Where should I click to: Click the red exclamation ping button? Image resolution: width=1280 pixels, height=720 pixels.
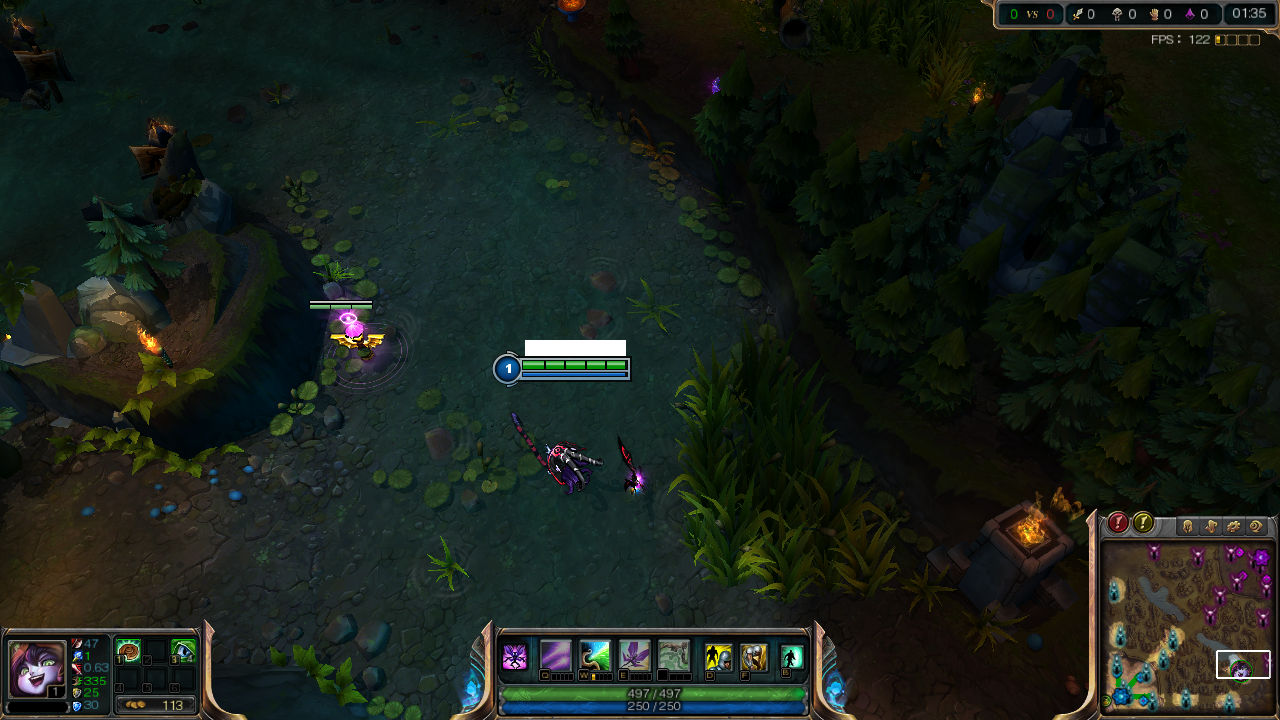(1118, 523)
